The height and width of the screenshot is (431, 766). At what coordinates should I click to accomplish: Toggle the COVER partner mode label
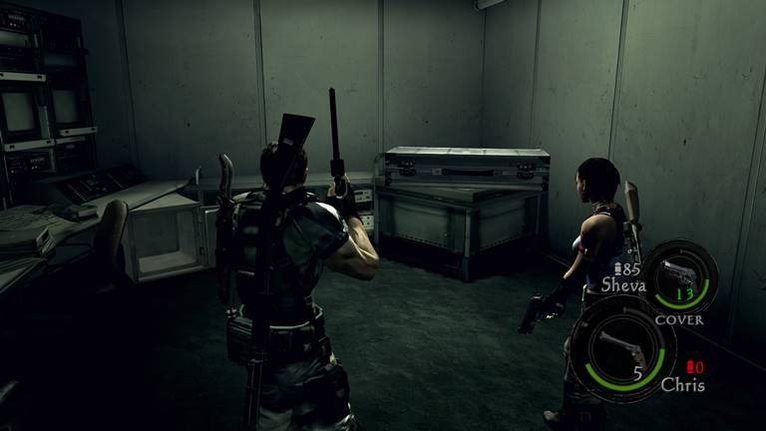(679, 320)
